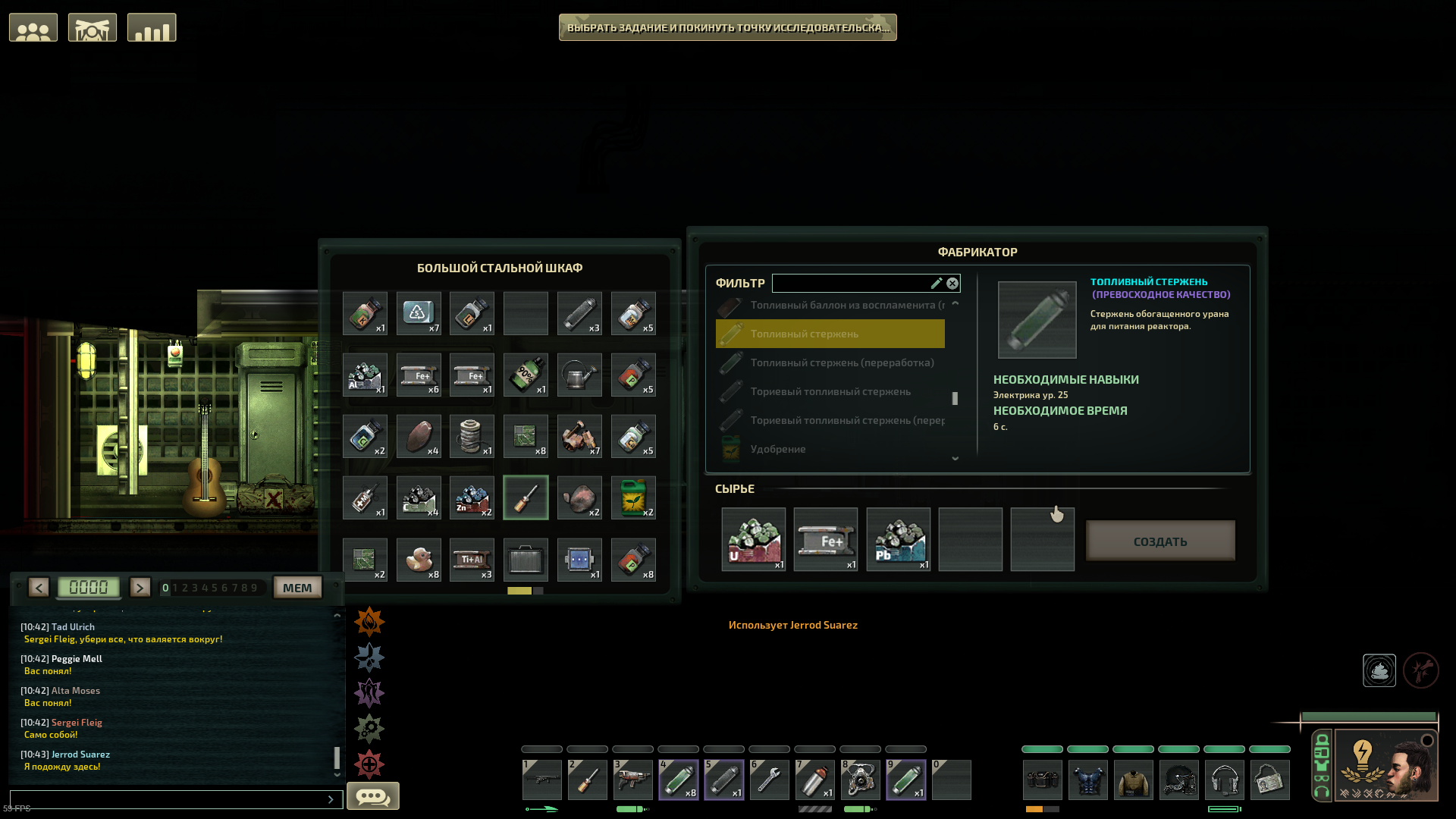Open the crew management panel icon
The width and height of the screenshot is (1456, 819).
33,27
